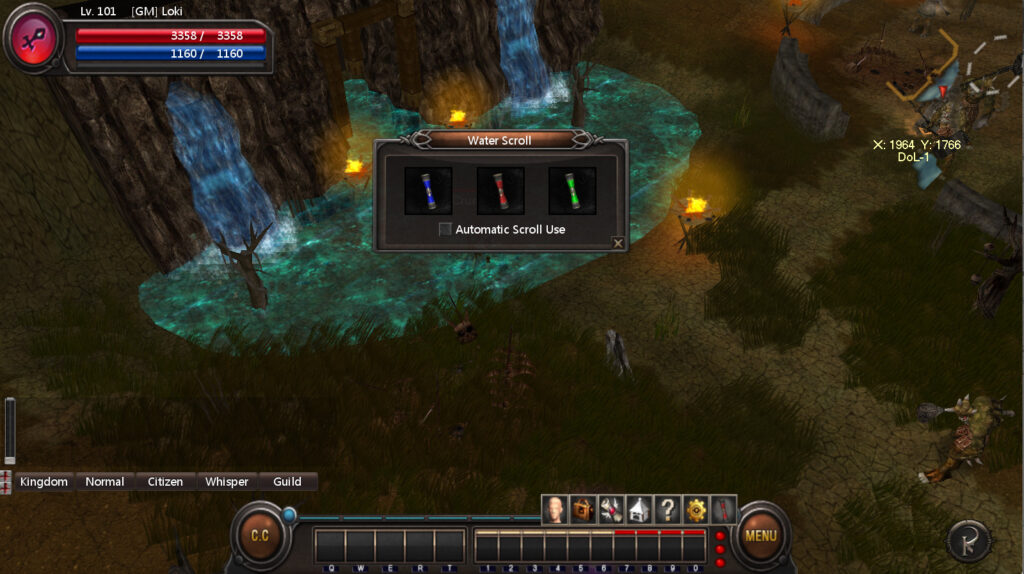This screenshot has width=1024, height=574.
Task: Click the round C.C button
Action: pyautogui.click(x=260, y=536)
